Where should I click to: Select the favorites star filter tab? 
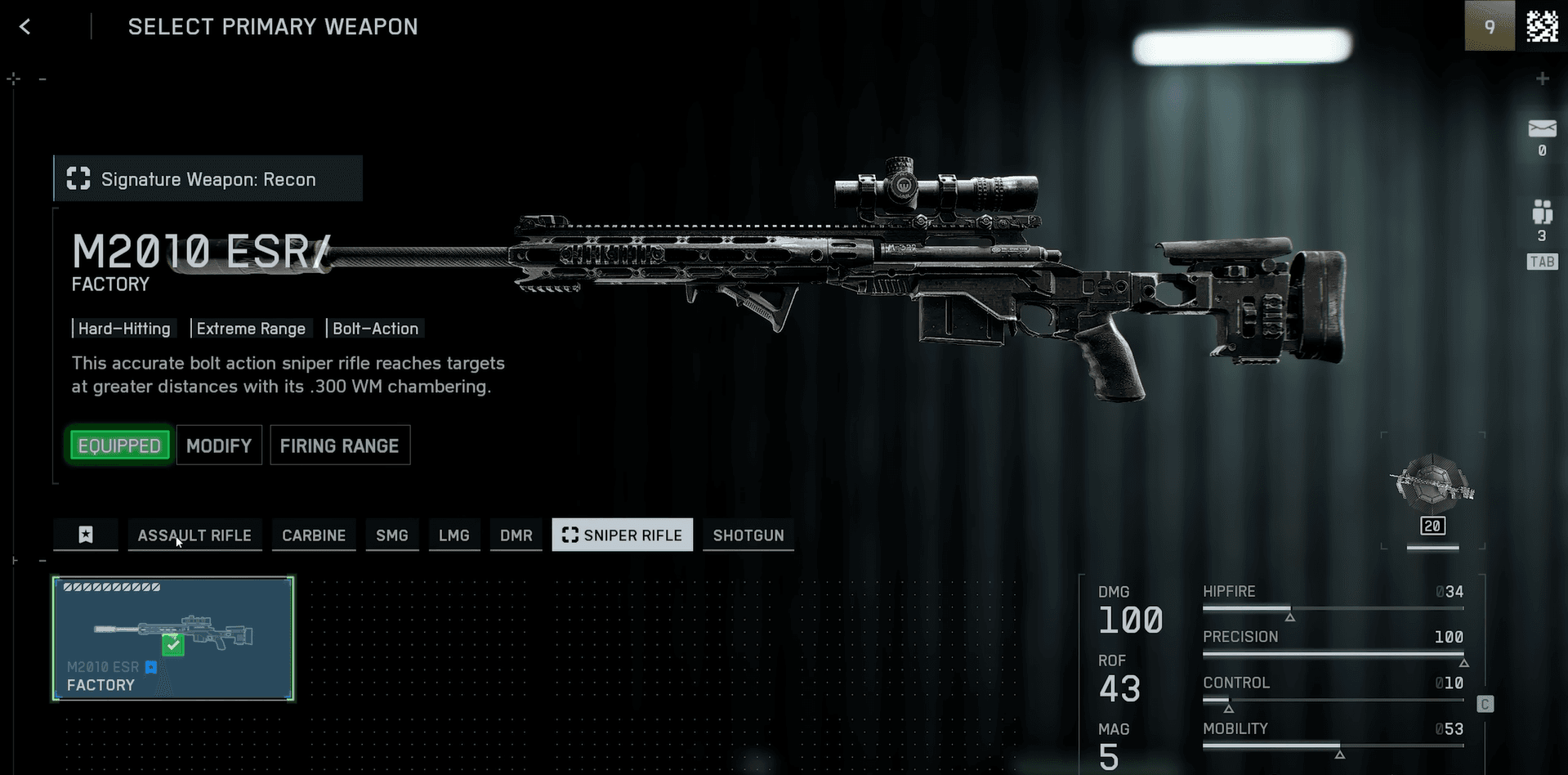tap(85, 535)
